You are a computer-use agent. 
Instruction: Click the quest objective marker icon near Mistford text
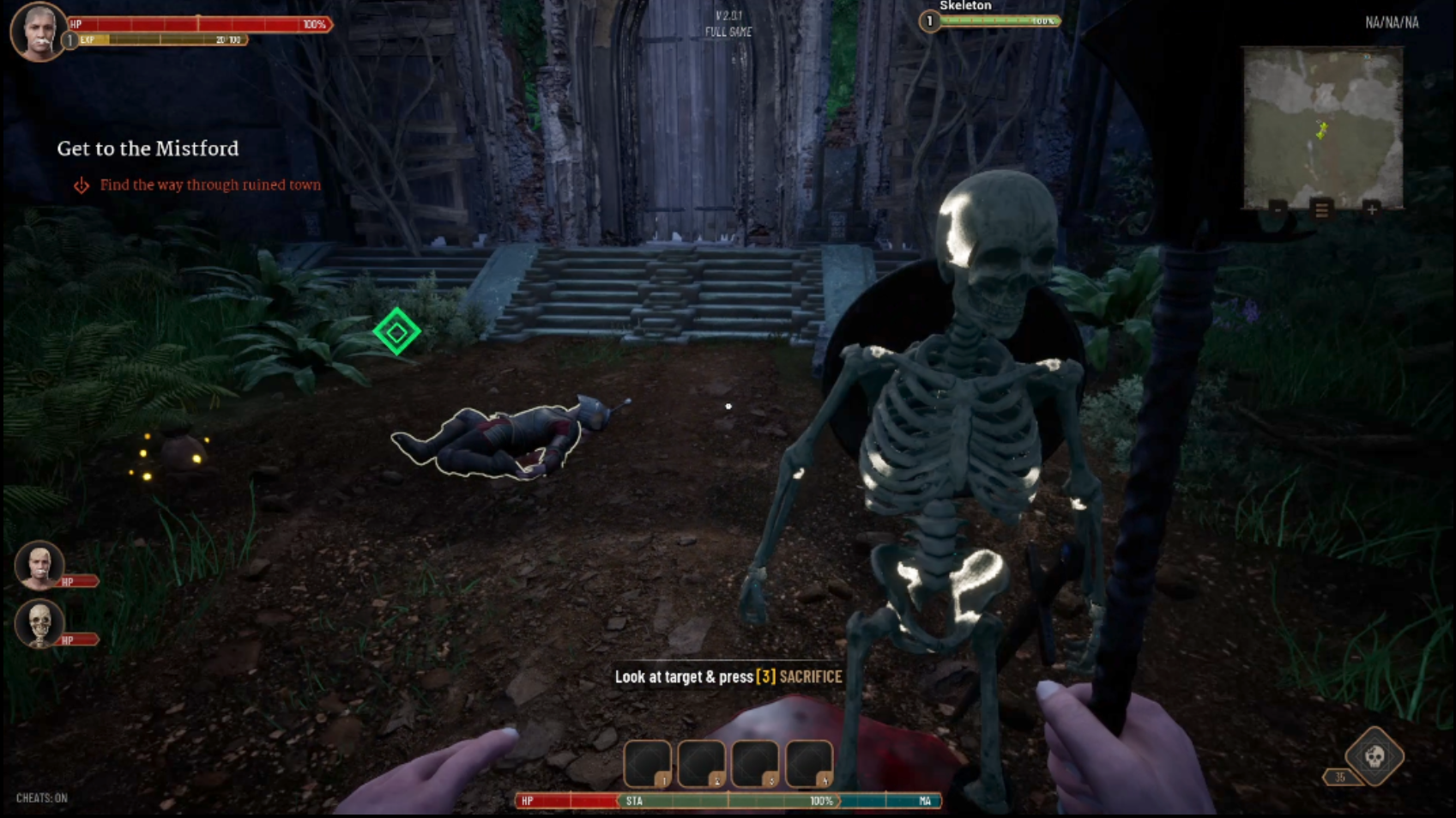pyautogui.click(x=82, y=185)
